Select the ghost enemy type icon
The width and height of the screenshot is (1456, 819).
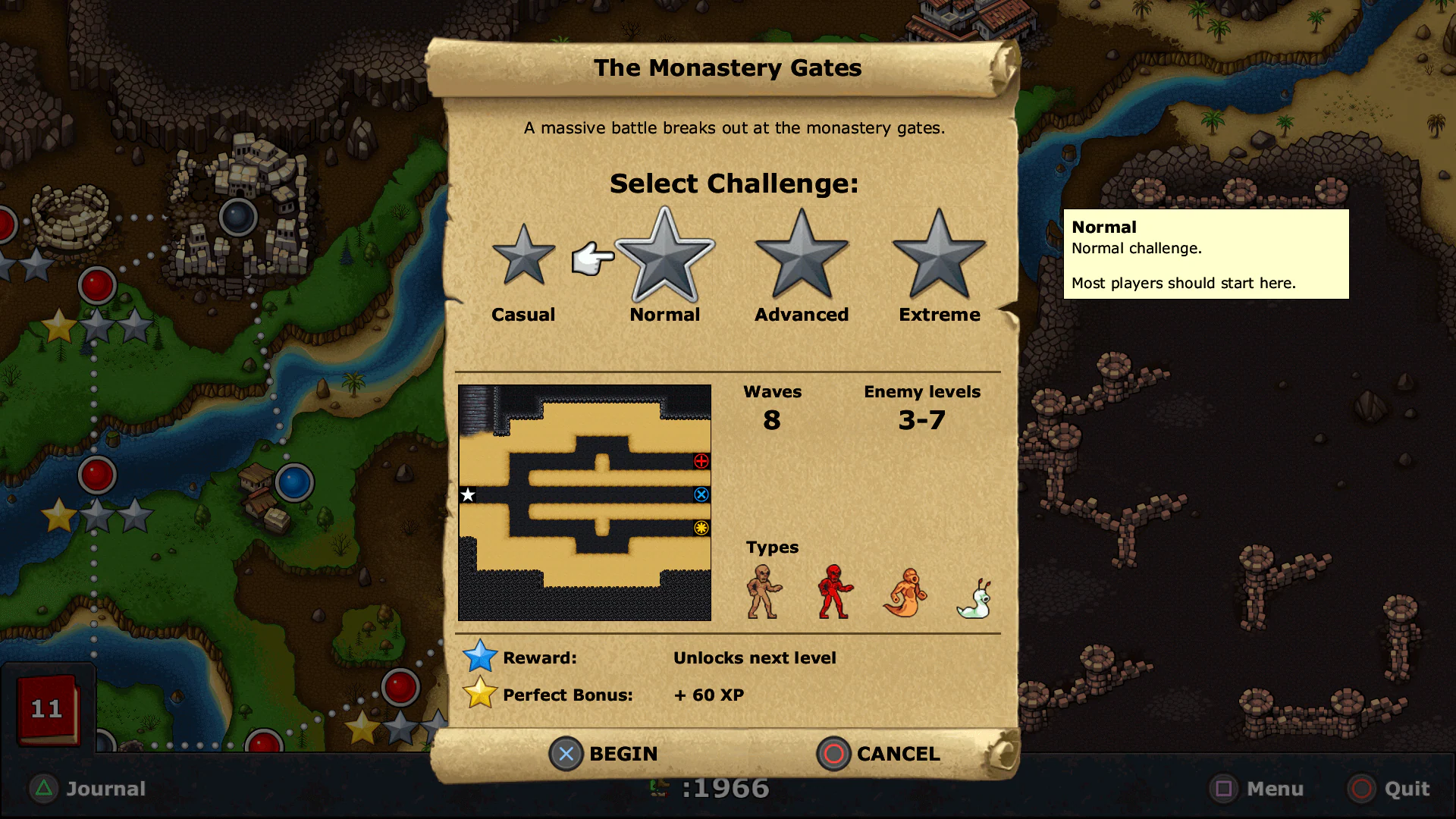tap(905, 593)
